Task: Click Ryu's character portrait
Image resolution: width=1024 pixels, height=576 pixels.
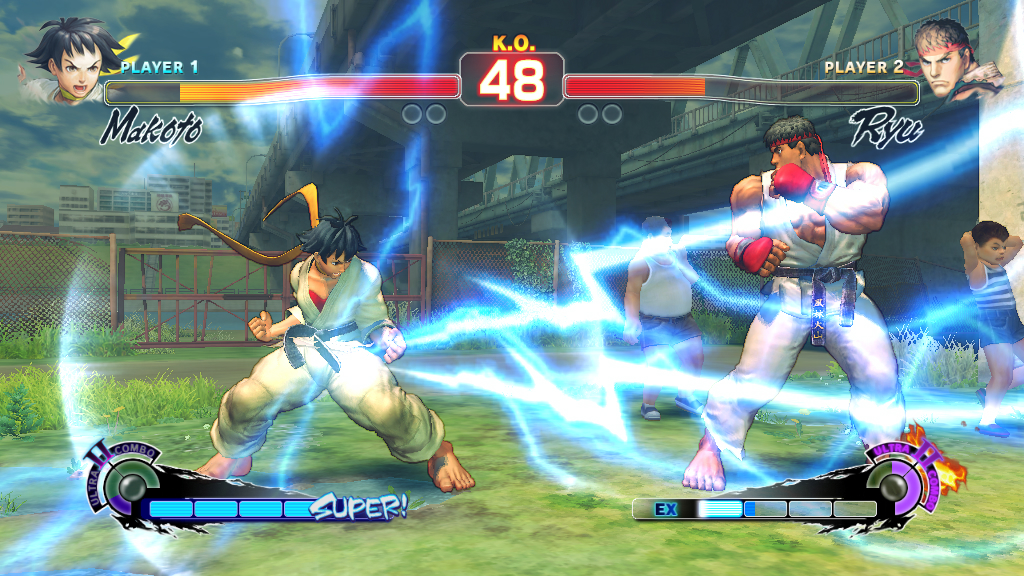Action: pos(953,63)
